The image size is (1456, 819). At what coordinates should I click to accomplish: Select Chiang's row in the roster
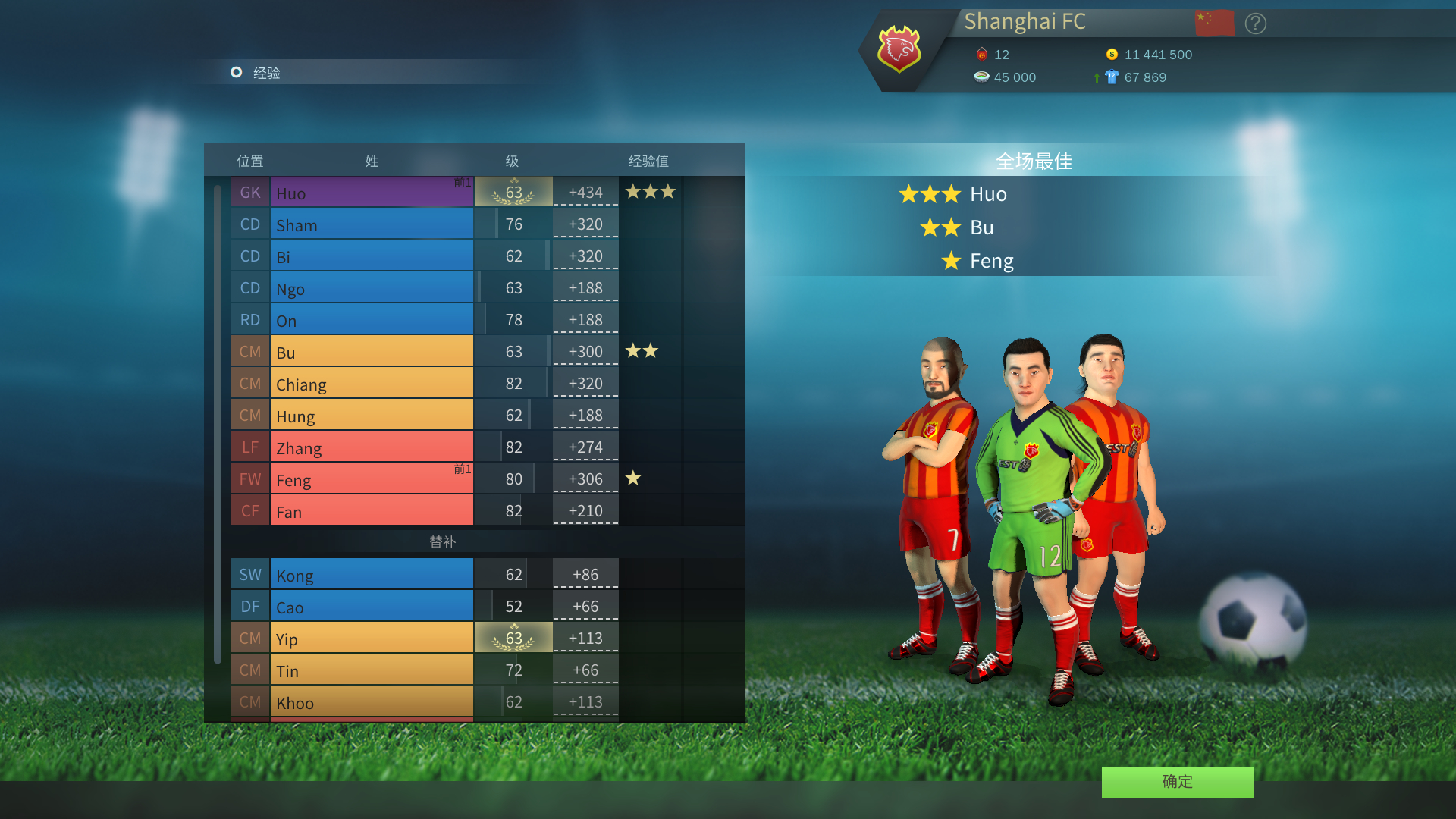(372, 384)
